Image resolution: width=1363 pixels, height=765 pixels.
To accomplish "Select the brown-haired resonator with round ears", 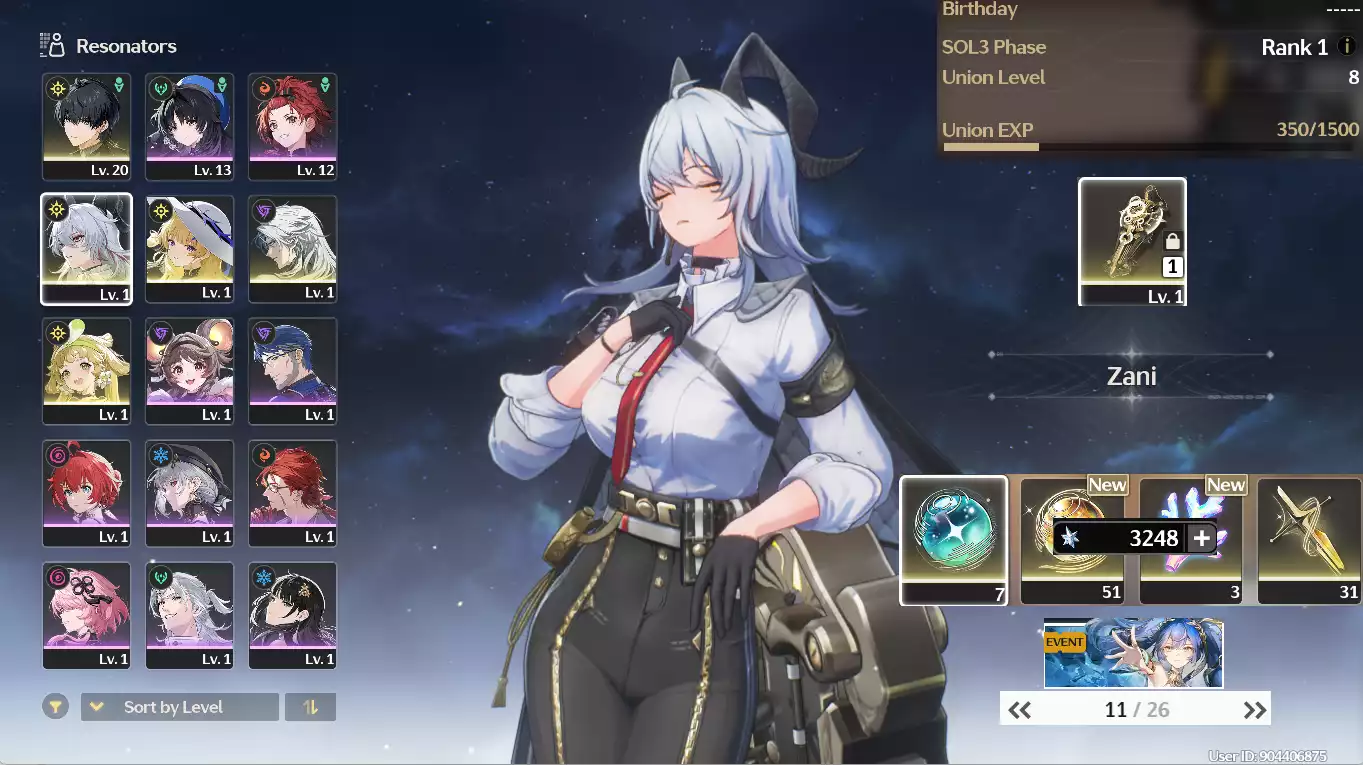I will point(189,371).
